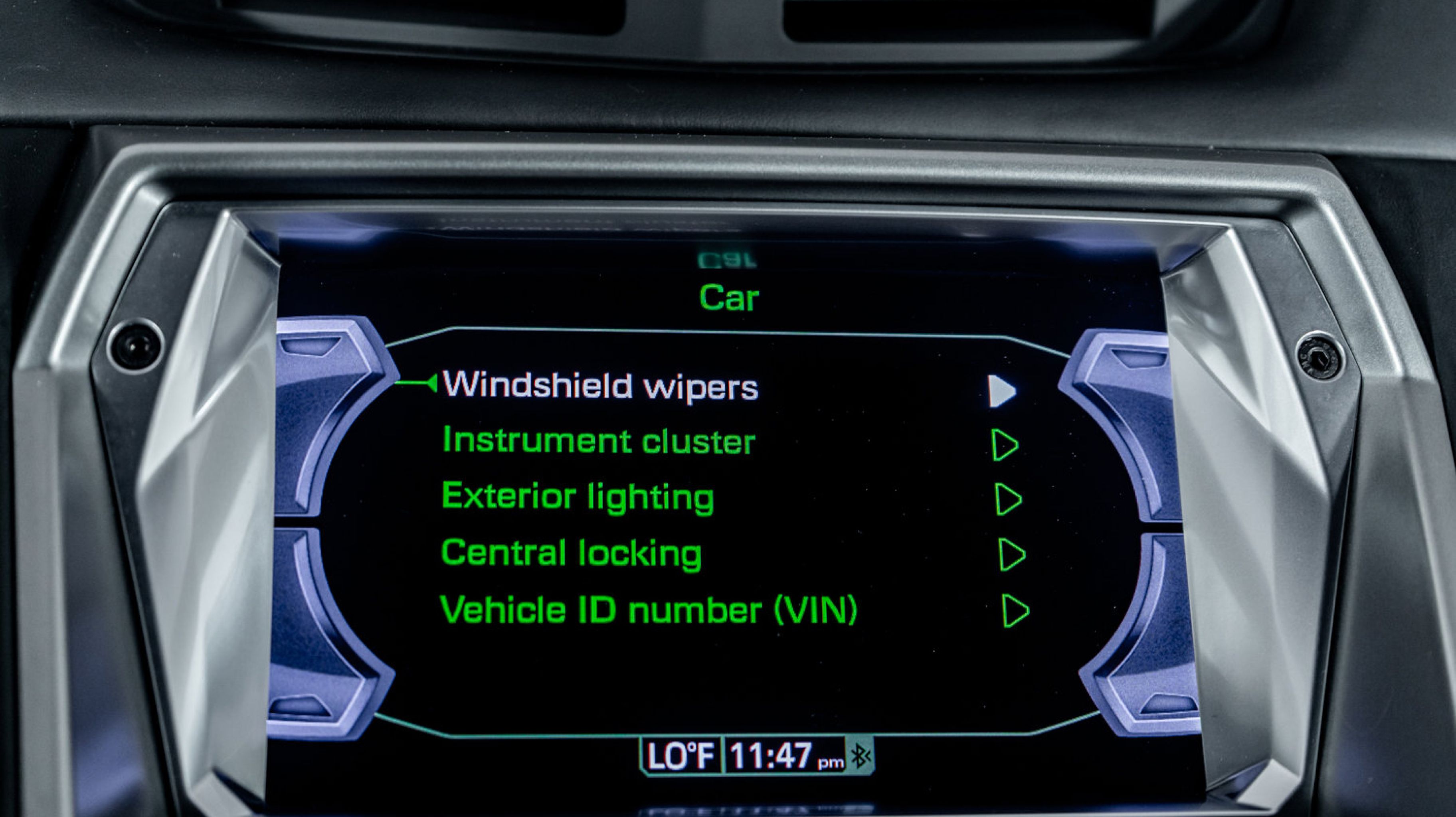
Task: Expand the Instrument cluster arrow
Action: point(1005,445)
